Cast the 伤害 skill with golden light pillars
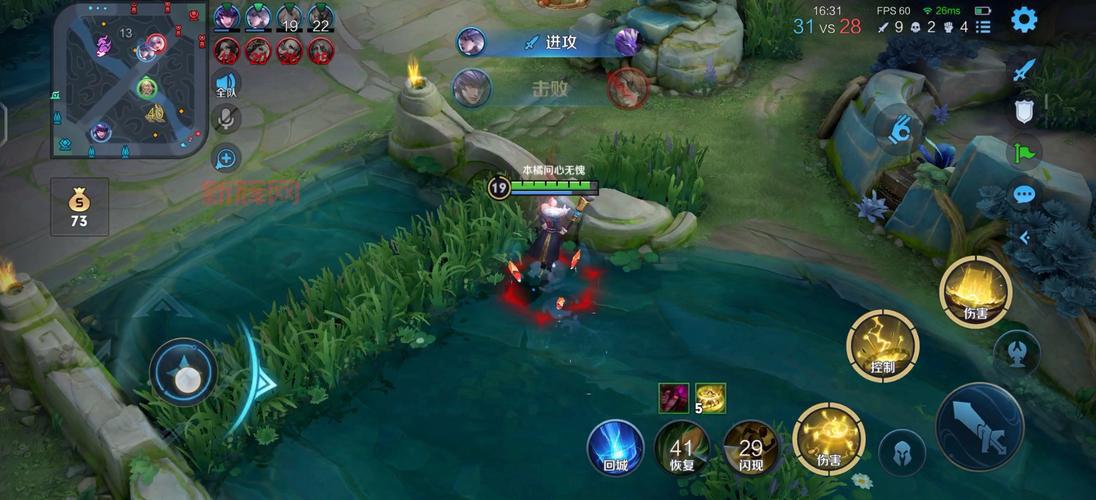 pos(976,291)
